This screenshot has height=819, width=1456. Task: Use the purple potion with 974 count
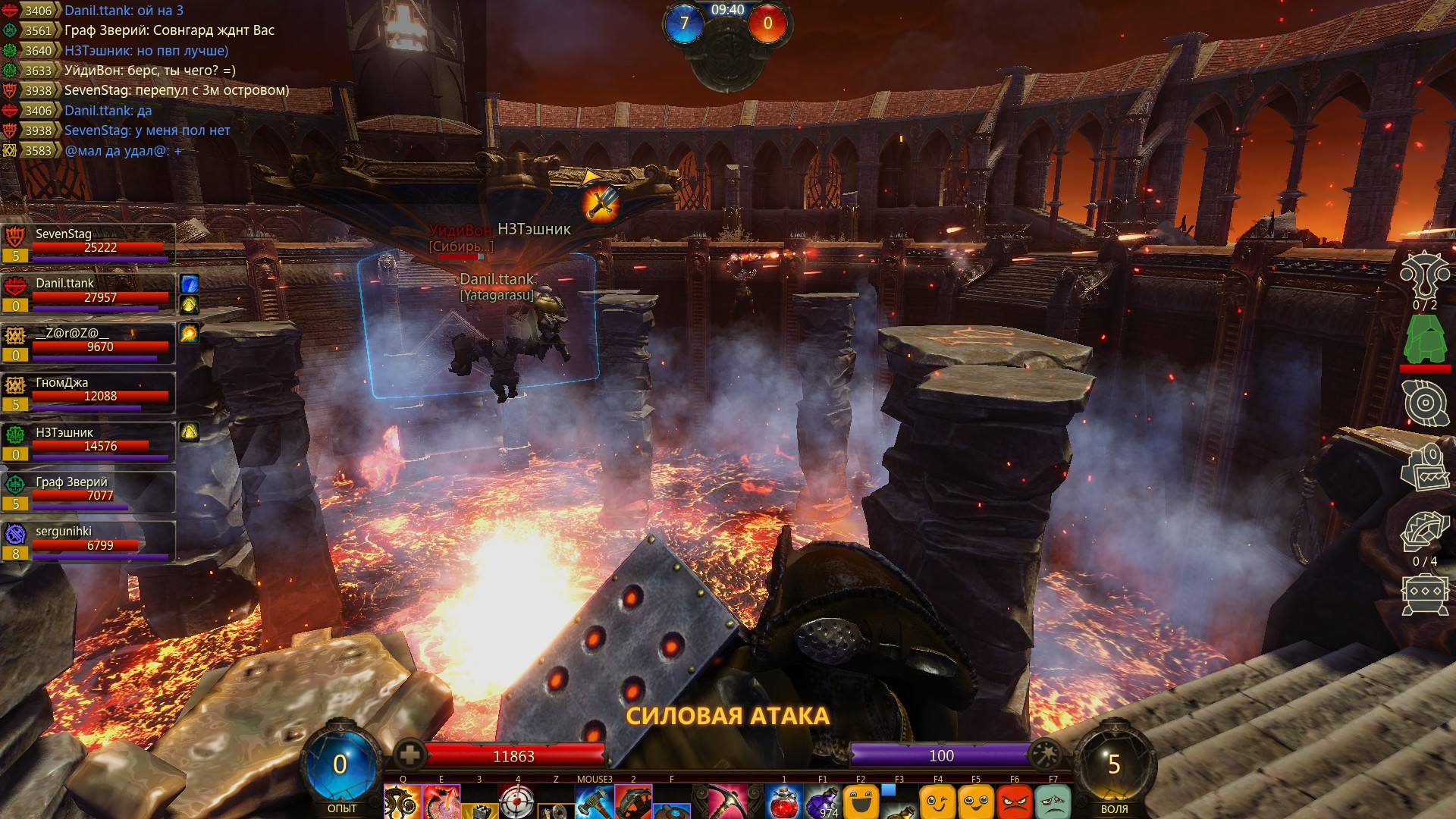[x=823, y=802]
